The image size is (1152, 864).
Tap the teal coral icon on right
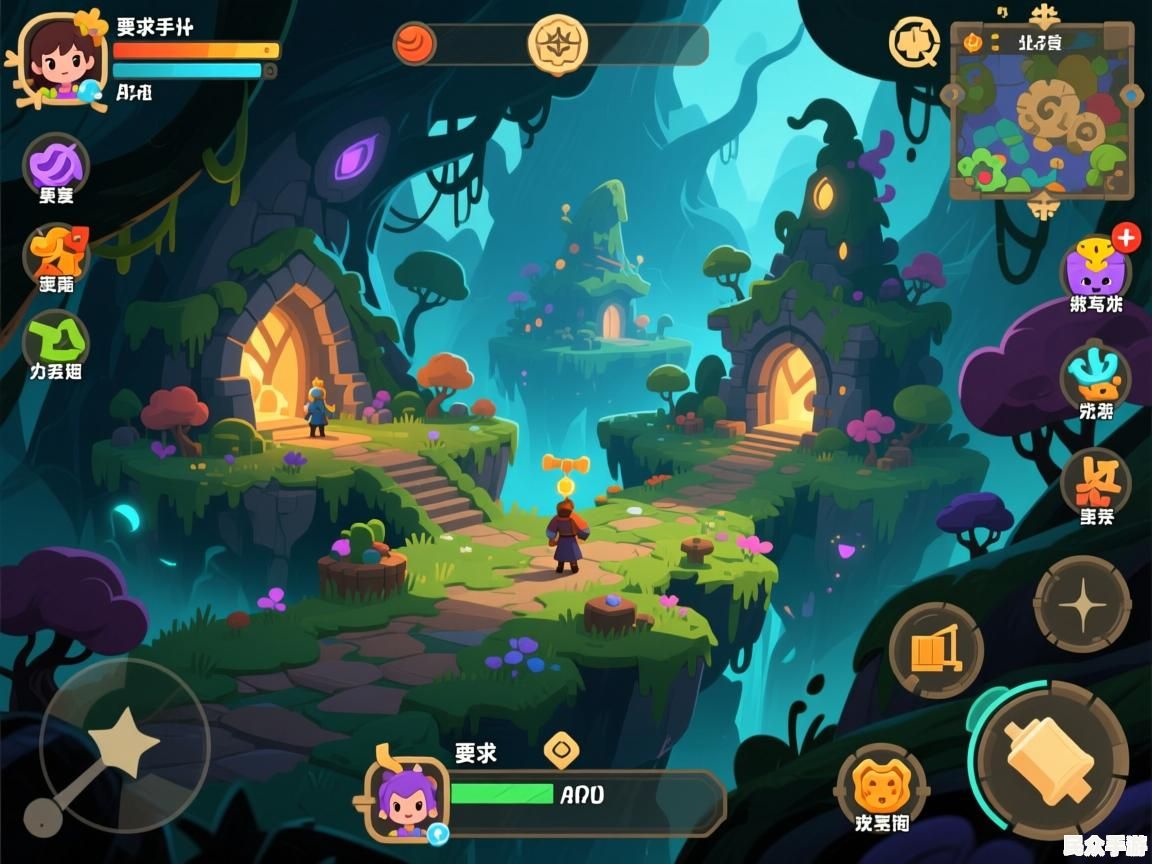(1095, 374)
